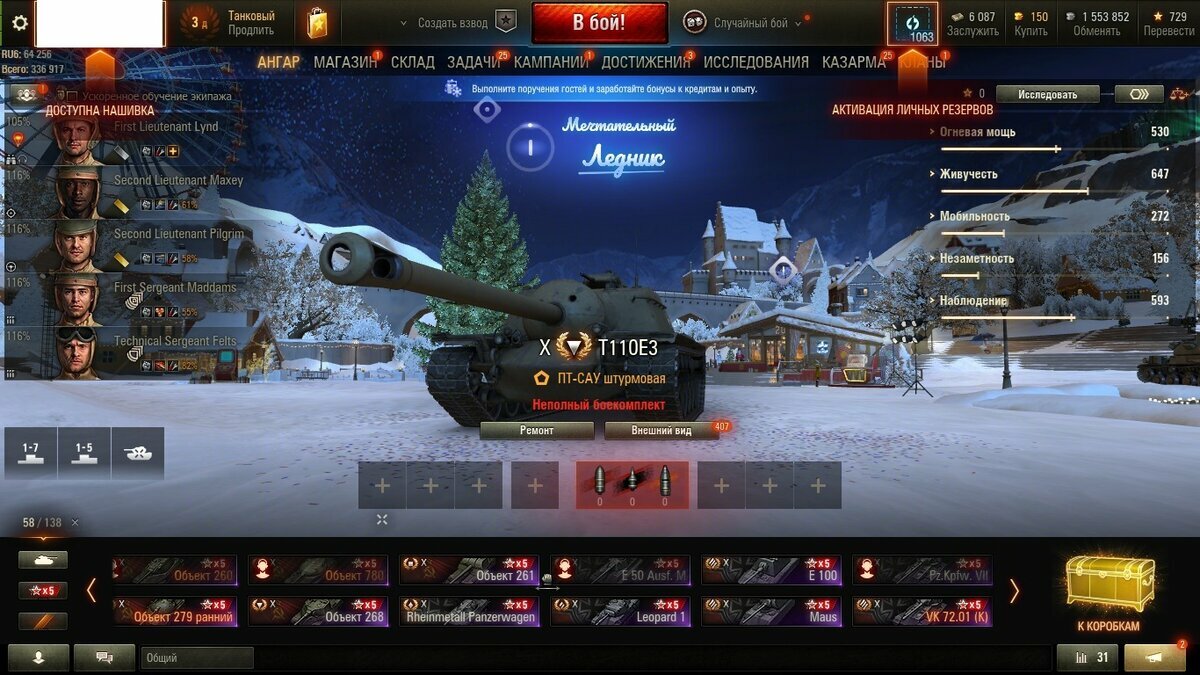Switch to the ИССЛЕДОВАНИЯ tab
The height and width of the screenshot is (675, 1200).
tap(756, 62)
